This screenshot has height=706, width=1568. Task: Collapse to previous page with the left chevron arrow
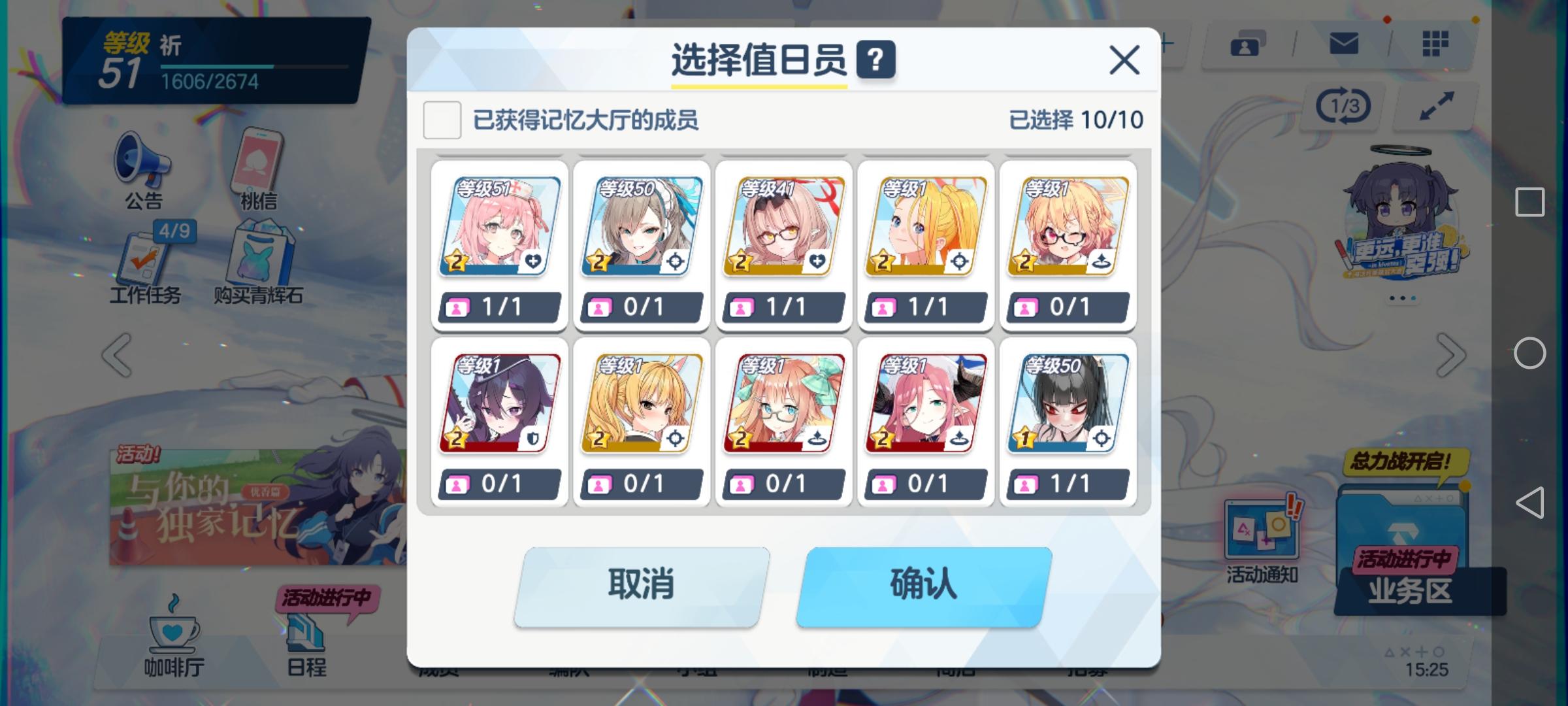118,353
